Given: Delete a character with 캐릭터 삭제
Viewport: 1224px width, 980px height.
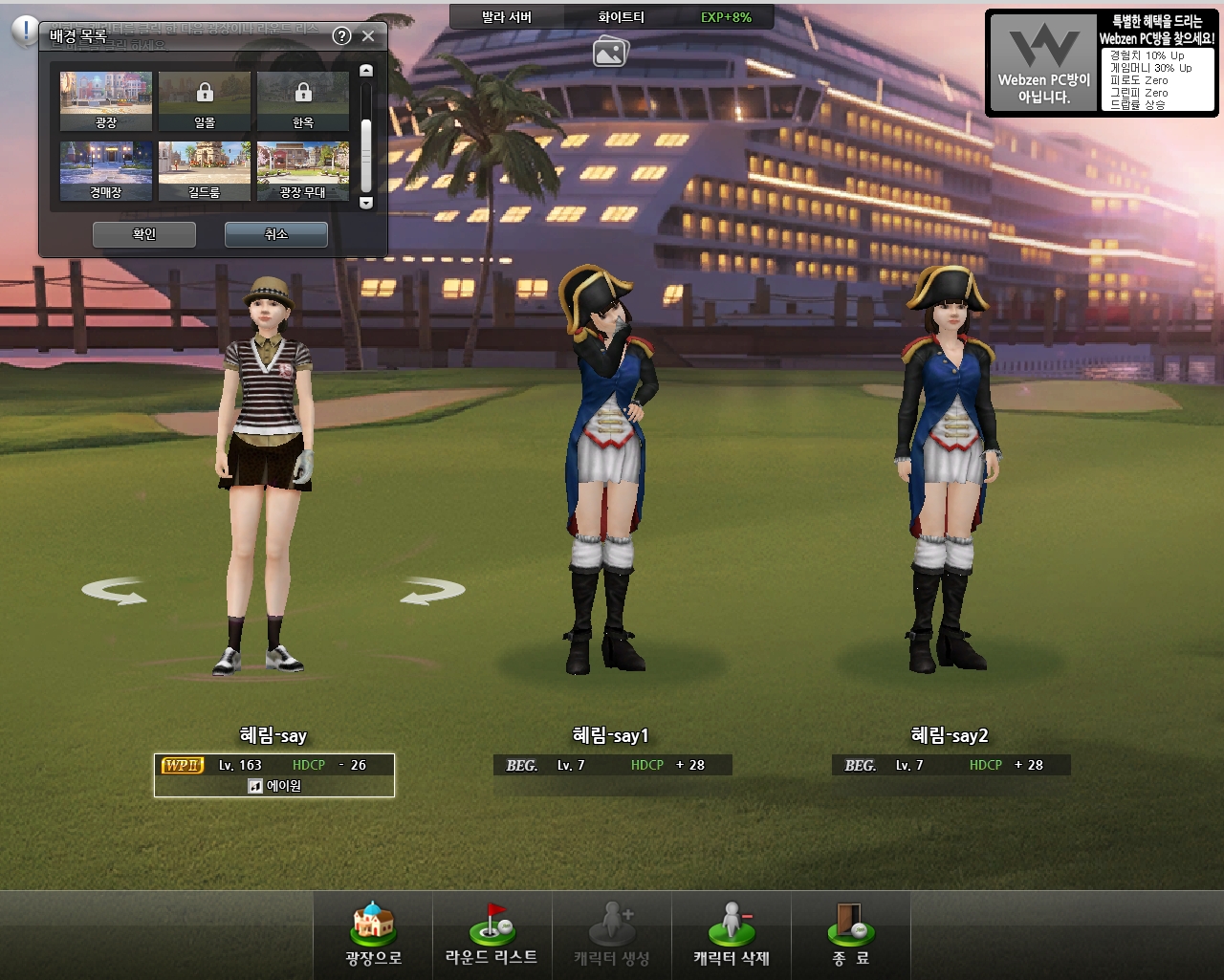Looking at the screenshot, I should [x=732, y=935].
